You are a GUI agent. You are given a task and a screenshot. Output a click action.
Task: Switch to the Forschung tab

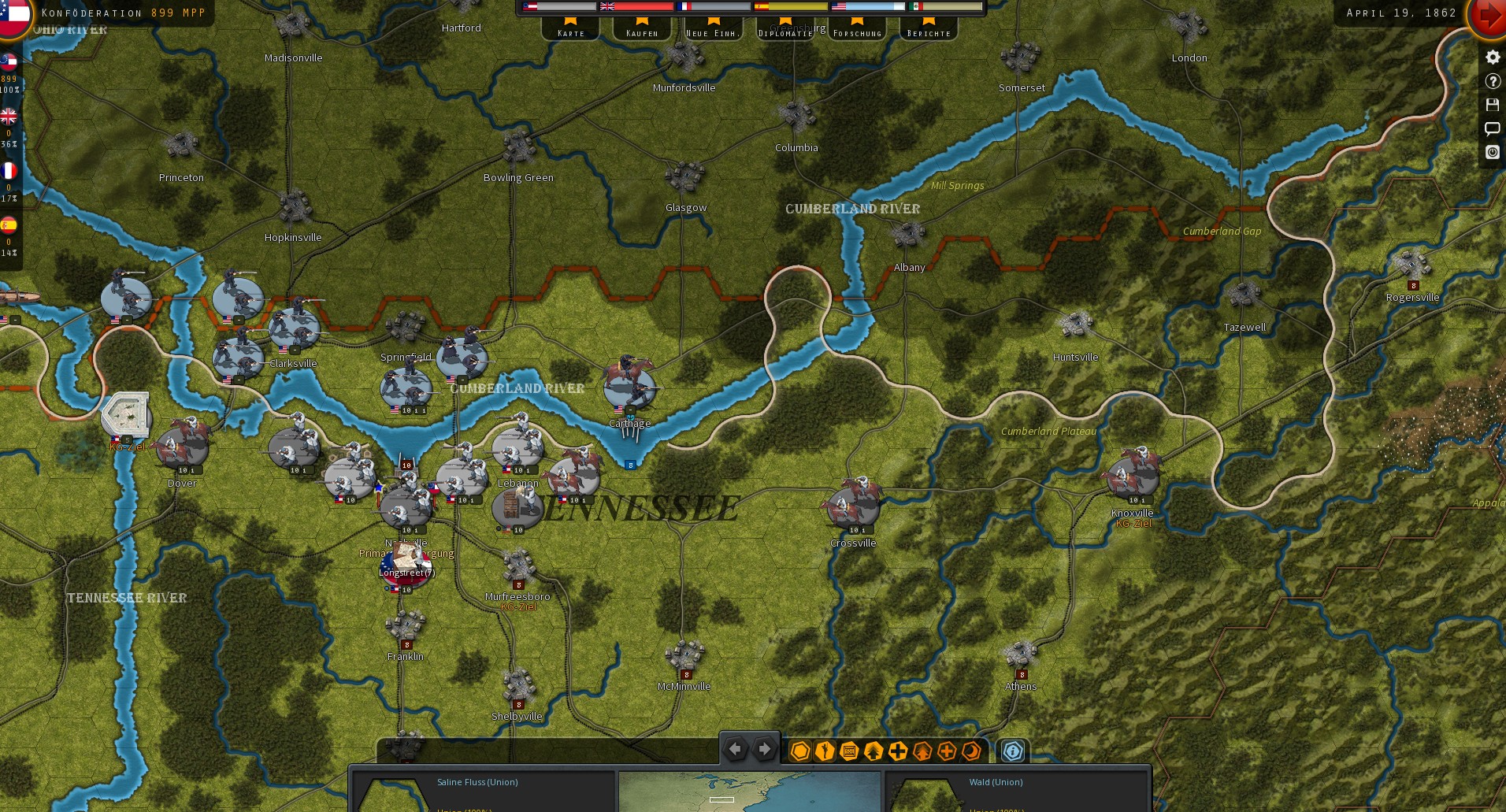pos(857,31)
